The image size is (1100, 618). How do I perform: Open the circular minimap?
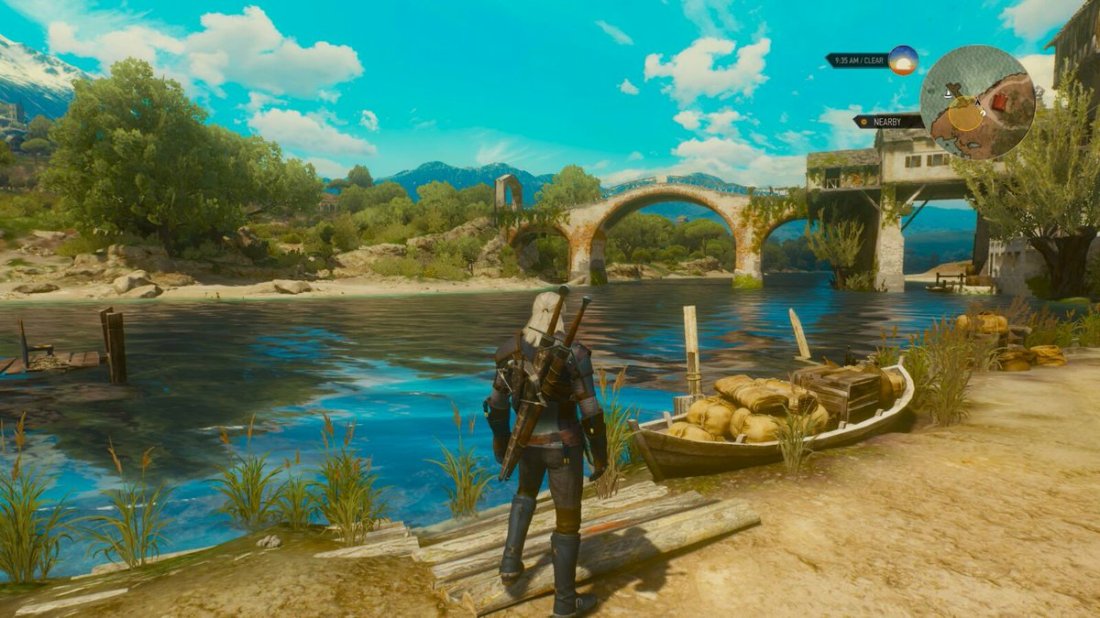(x=977, y=102)
